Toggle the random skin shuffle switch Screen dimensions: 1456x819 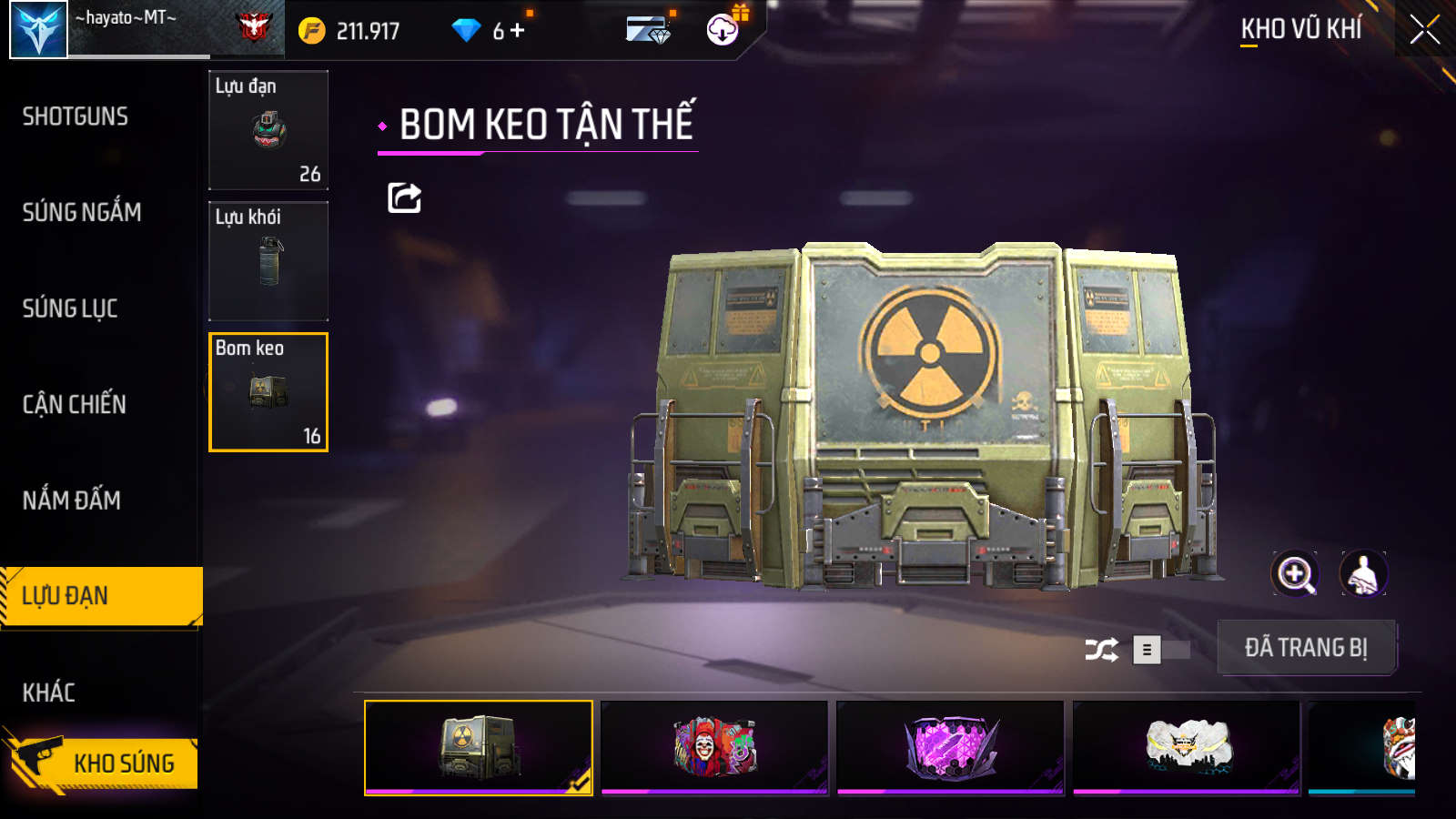(x=1160, y=650)
